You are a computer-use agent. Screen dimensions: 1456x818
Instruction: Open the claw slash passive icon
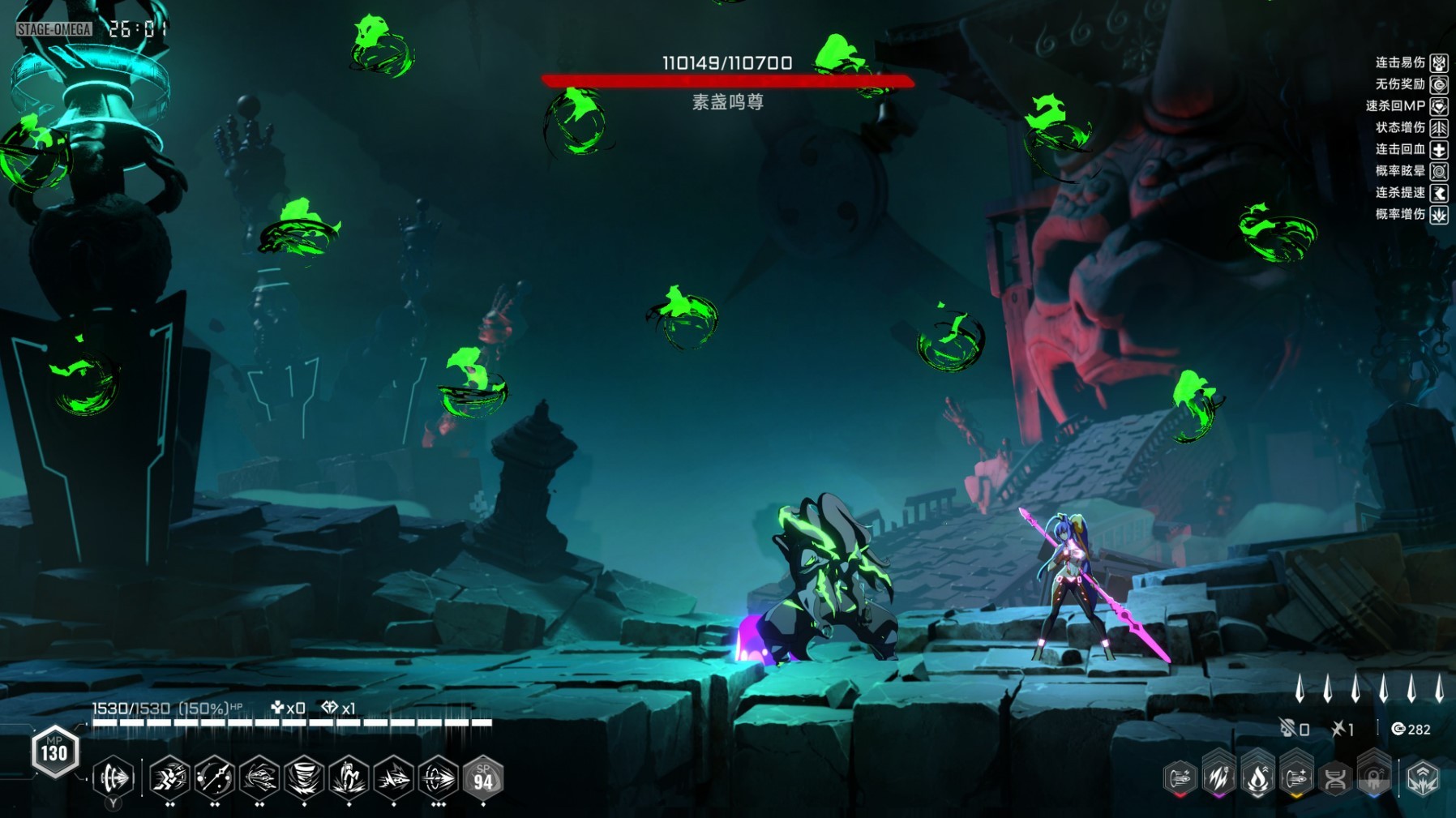pyautogui.click(x=1218, y=779)
